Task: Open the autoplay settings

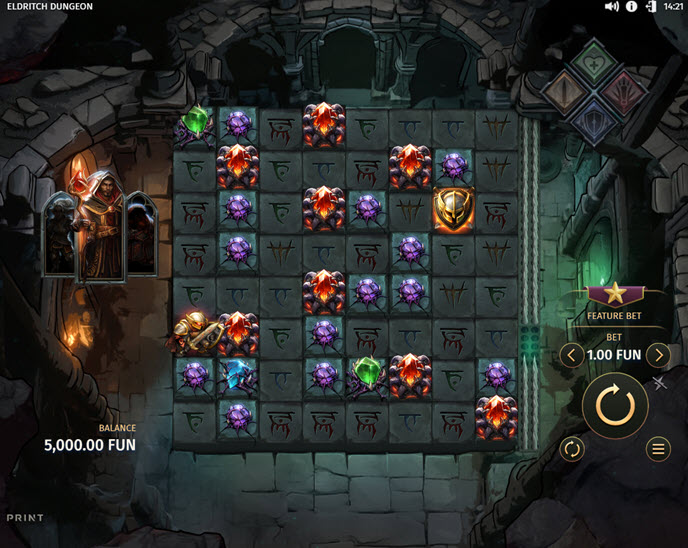Action: click(x=572, y=449)
